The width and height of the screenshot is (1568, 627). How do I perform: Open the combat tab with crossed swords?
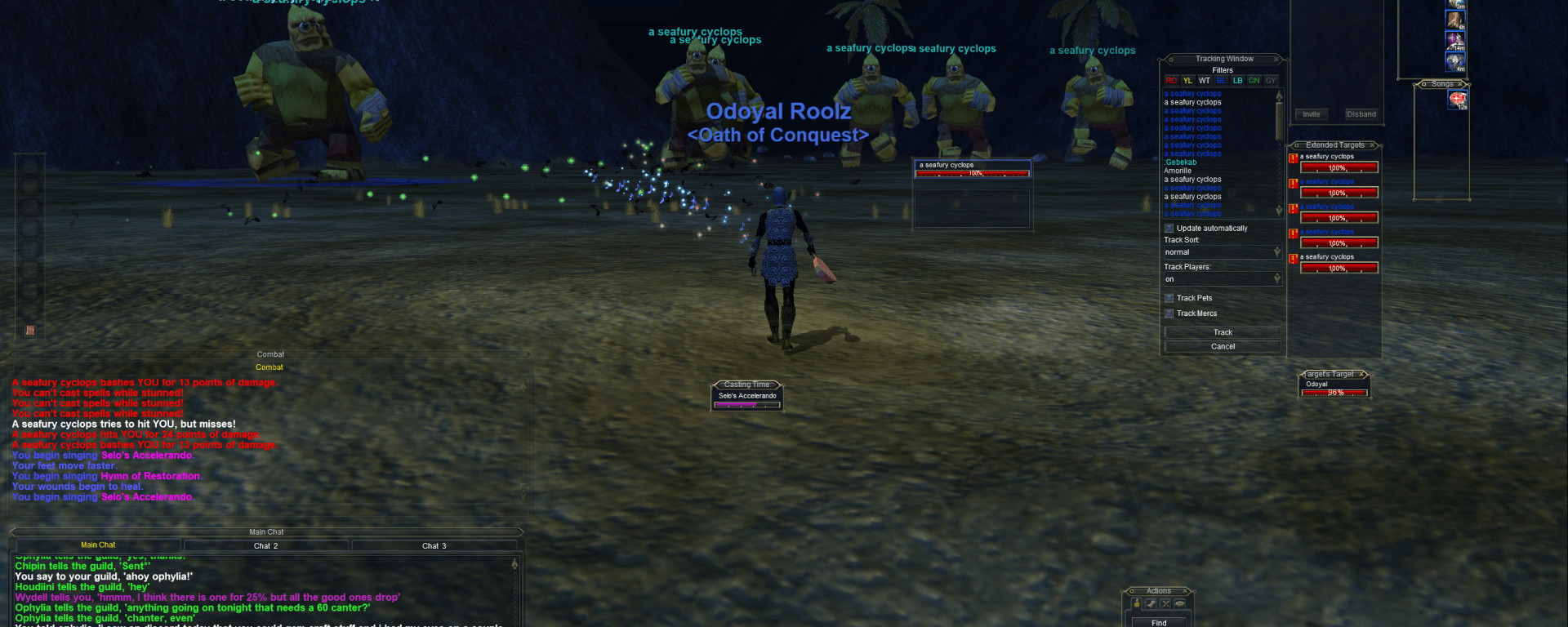tap(1165, 604)
